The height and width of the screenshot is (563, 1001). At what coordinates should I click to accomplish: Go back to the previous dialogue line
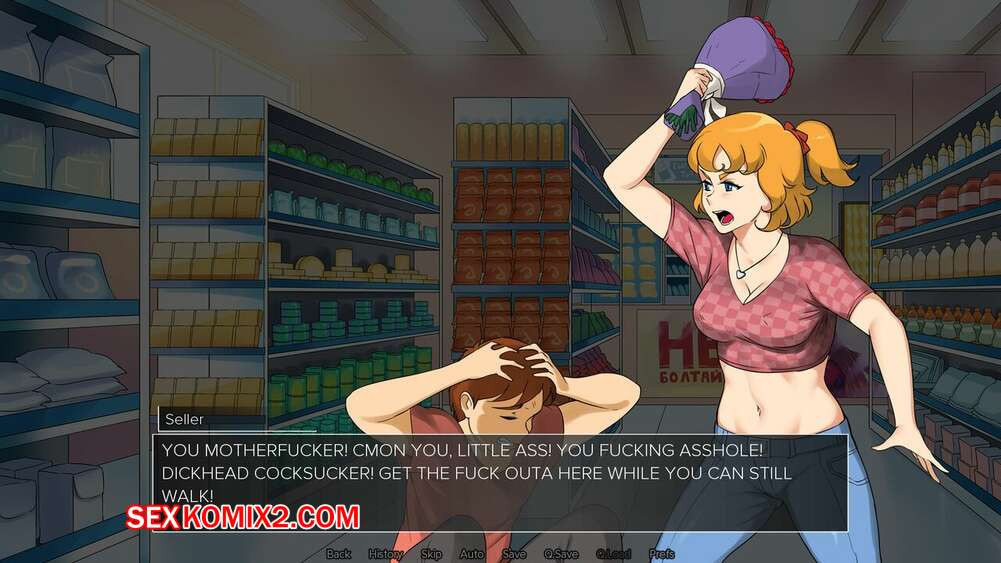(x=339, y=554)
